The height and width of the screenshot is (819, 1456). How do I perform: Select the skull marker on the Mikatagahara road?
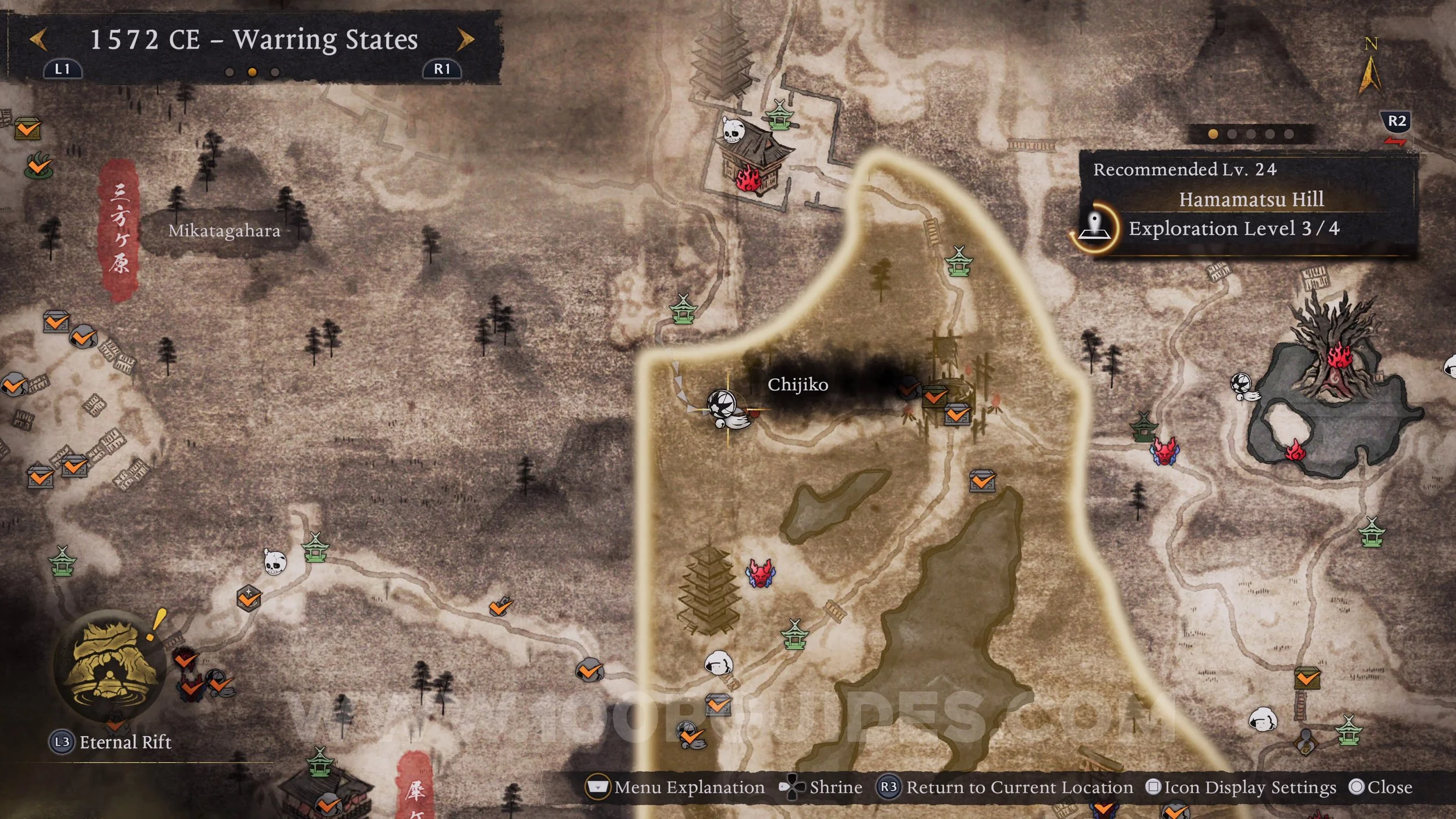pyautogui.click(x=274, y=562)
